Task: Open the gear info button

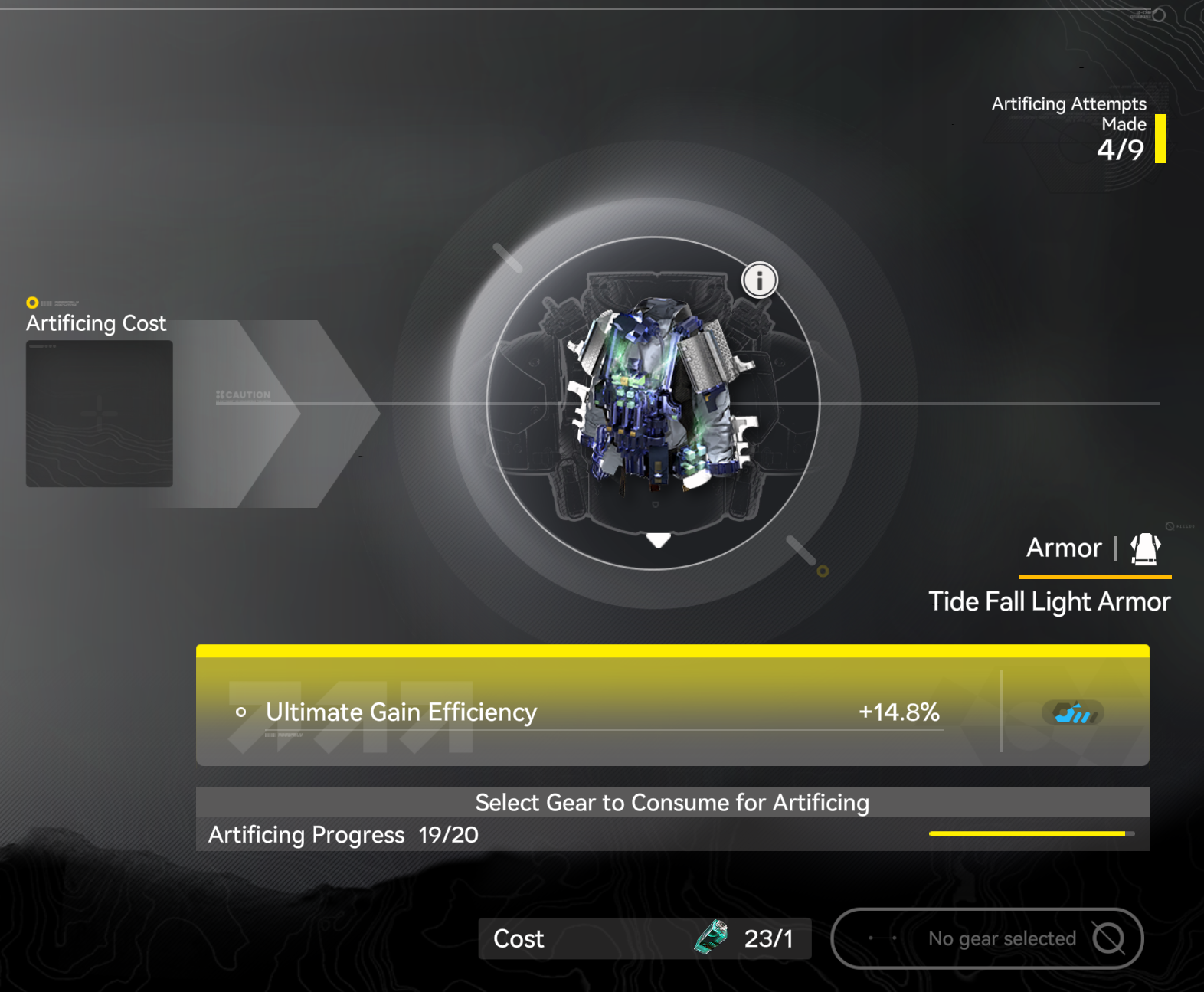Action: [759, 280]
